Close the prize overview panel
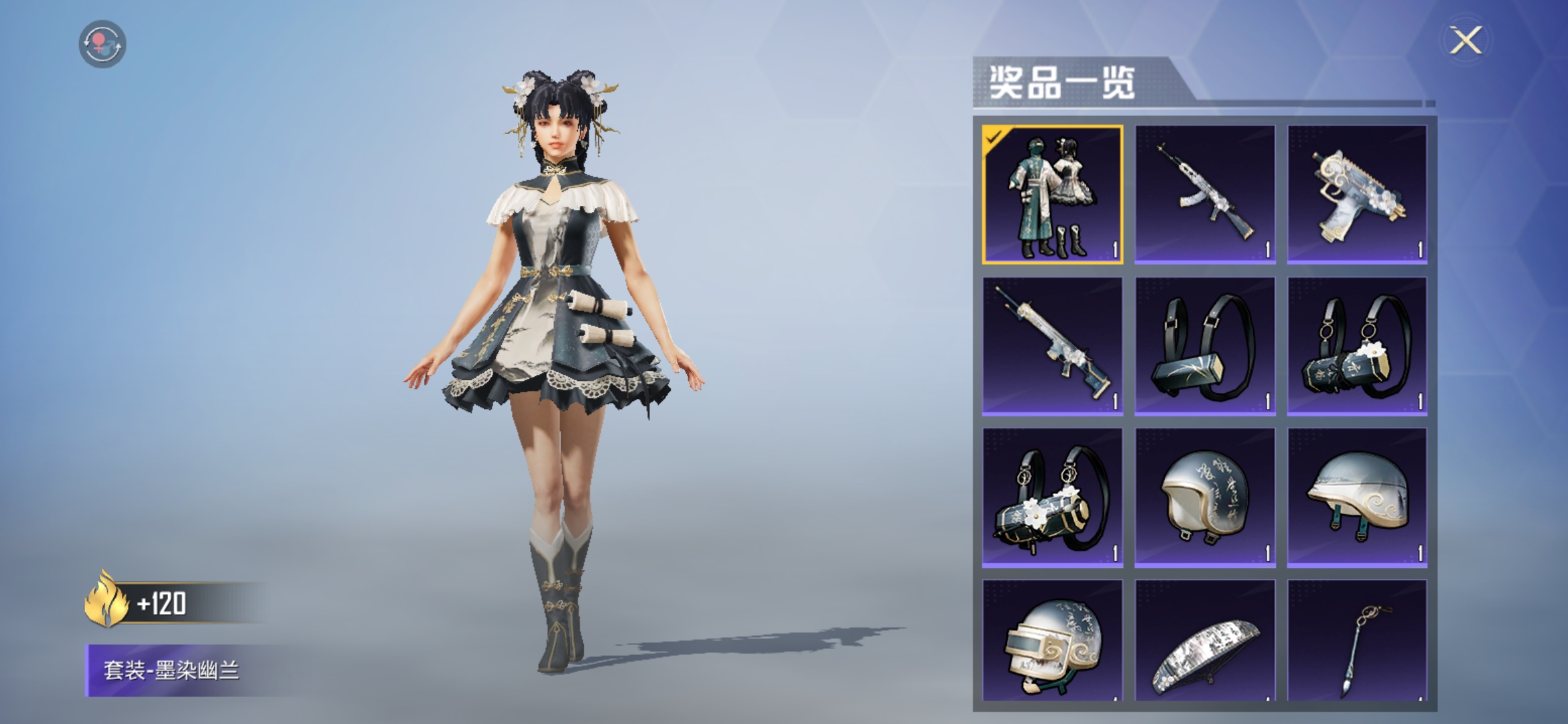The height and width of the screenshot is (724, 1568). 1465,41
